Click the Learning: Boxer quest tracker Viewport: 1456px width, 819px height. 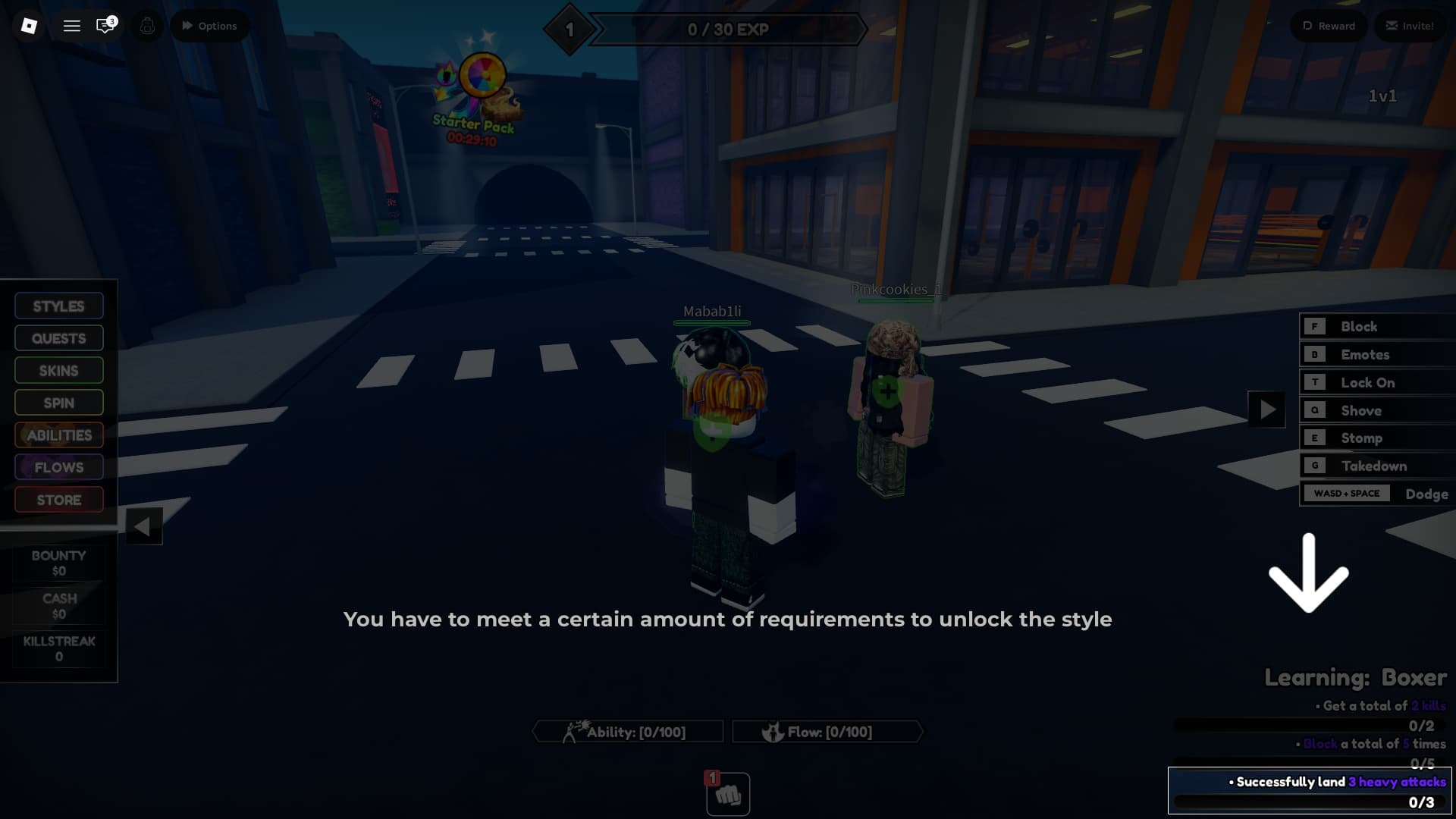pos(1354,677)
